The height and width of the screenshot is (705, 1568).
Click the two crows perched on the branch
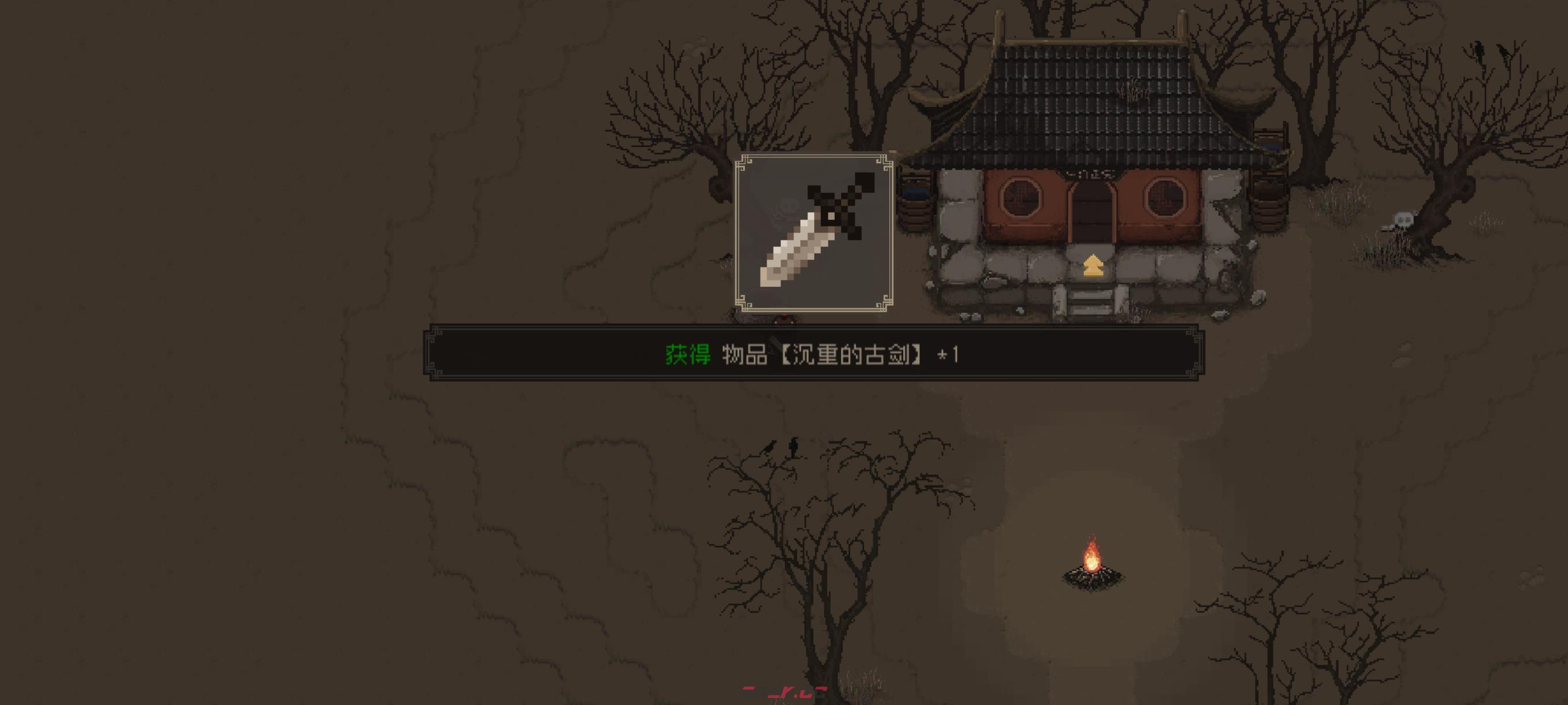click(782, 447)
